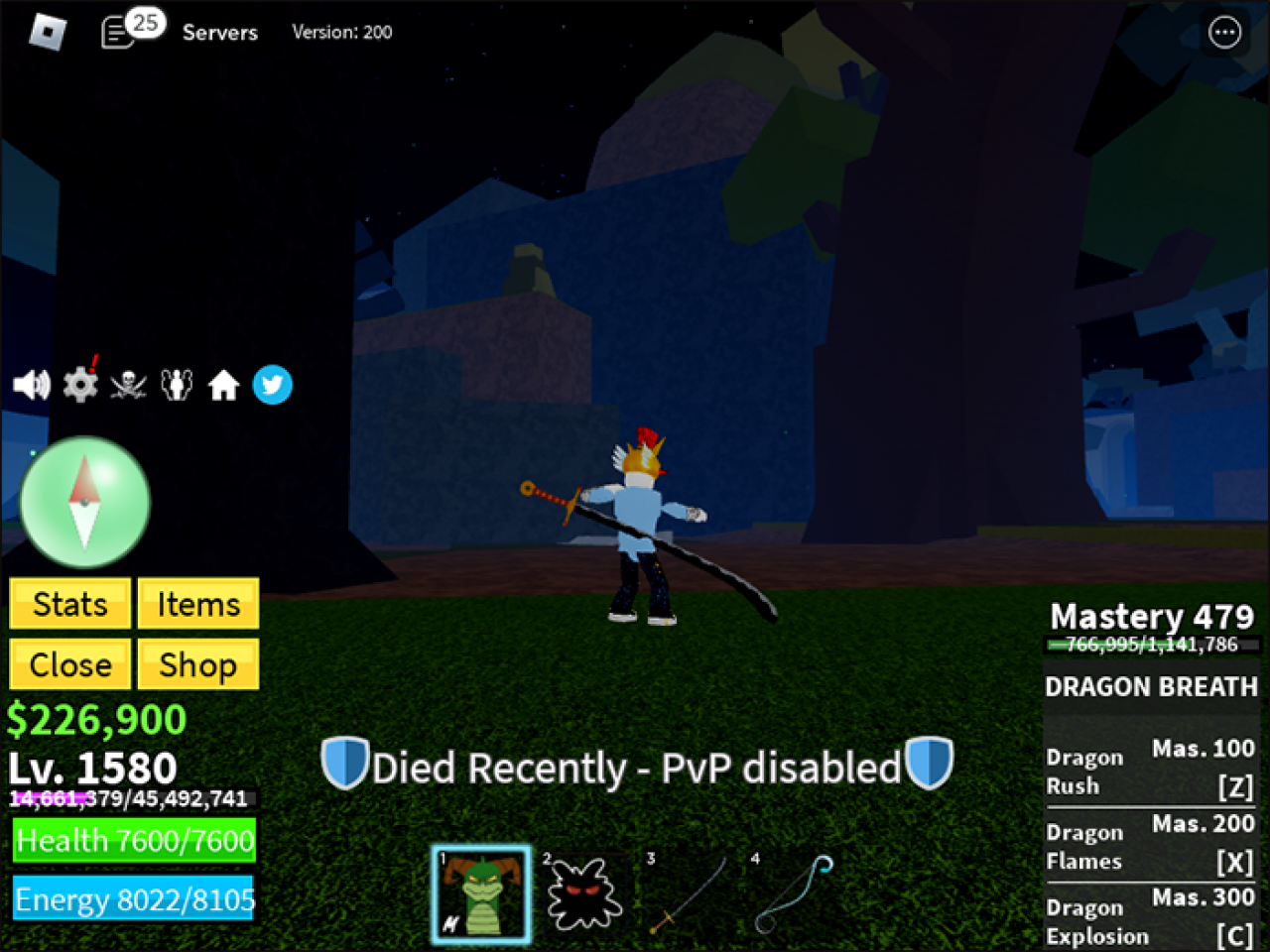This screenshot has height=952, width=1270.
Task: Click the fighting styles icon beside the flag
Action: click(x=176, y=385)
